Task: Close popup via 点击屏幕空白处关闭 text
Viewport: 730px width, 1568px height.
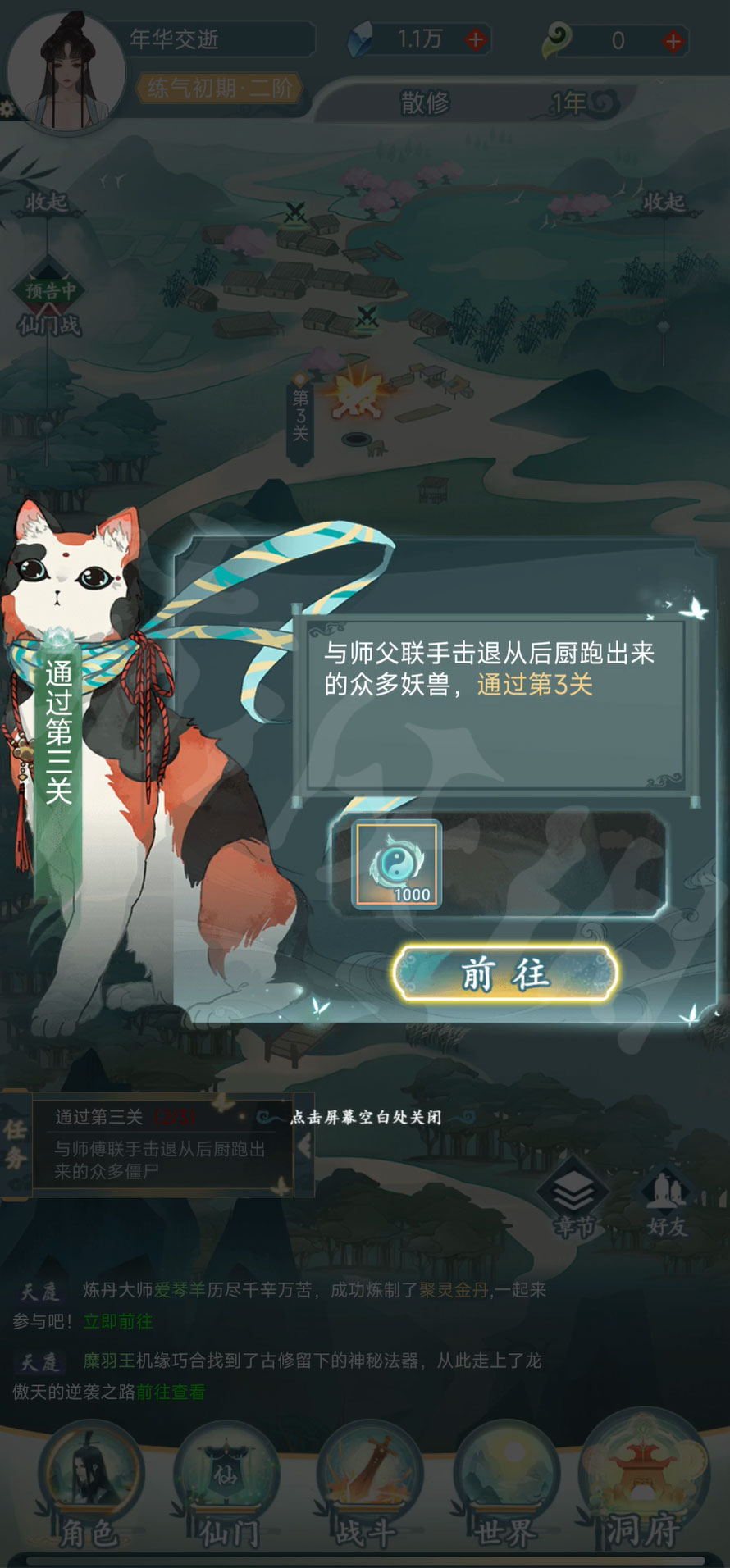Action: [x=366, y=1117]
